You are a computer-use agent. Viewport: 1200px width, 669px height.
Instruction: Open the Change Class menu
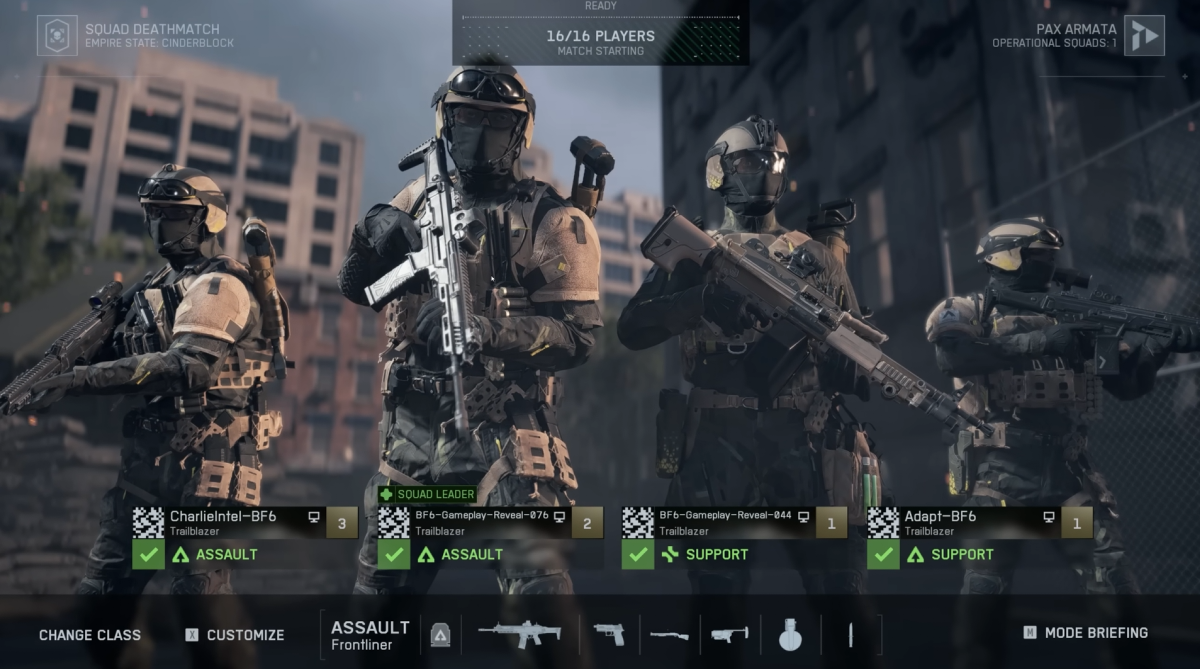(90, 635)
